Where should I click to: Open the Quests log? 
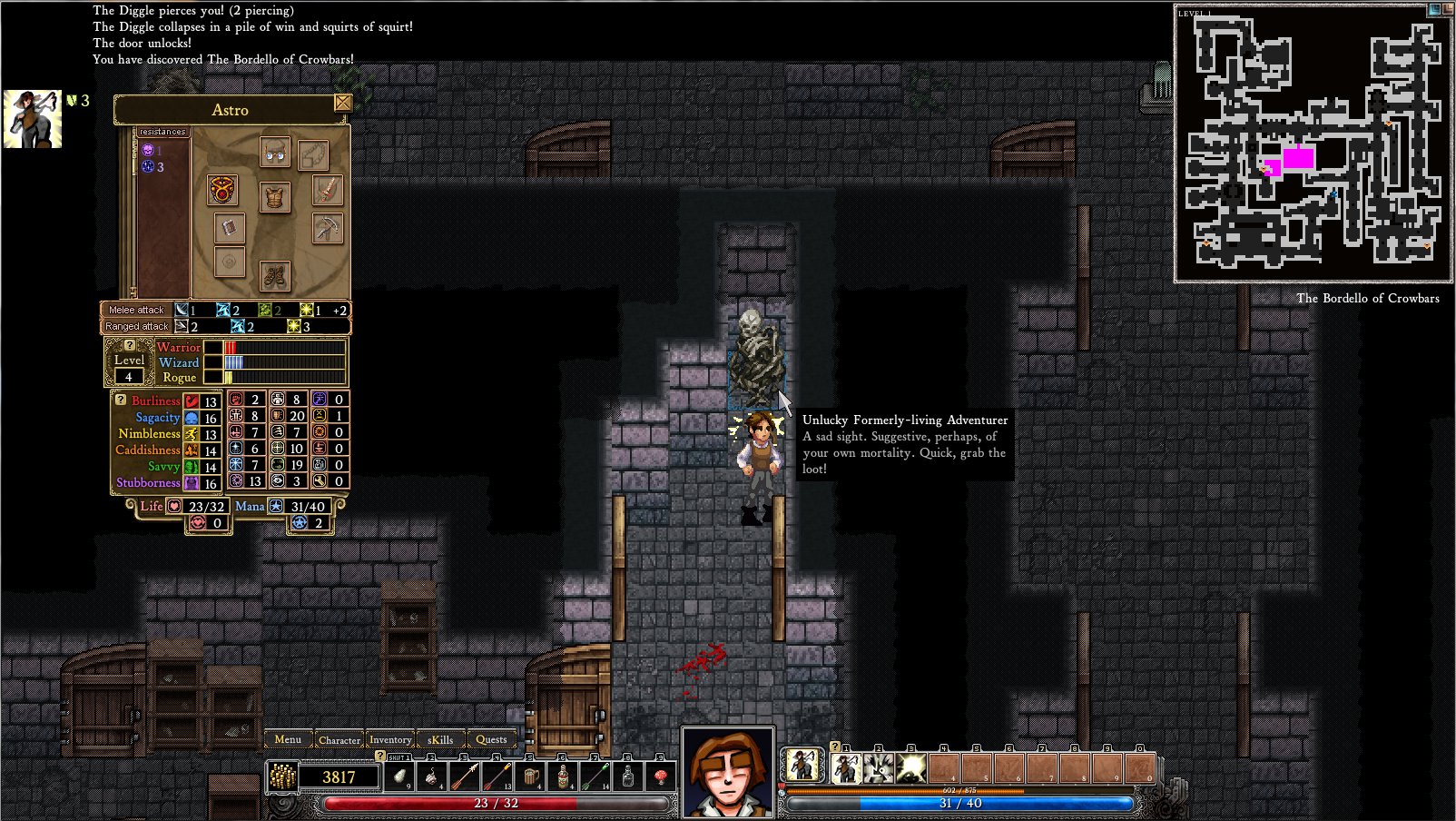pos(491,739)
